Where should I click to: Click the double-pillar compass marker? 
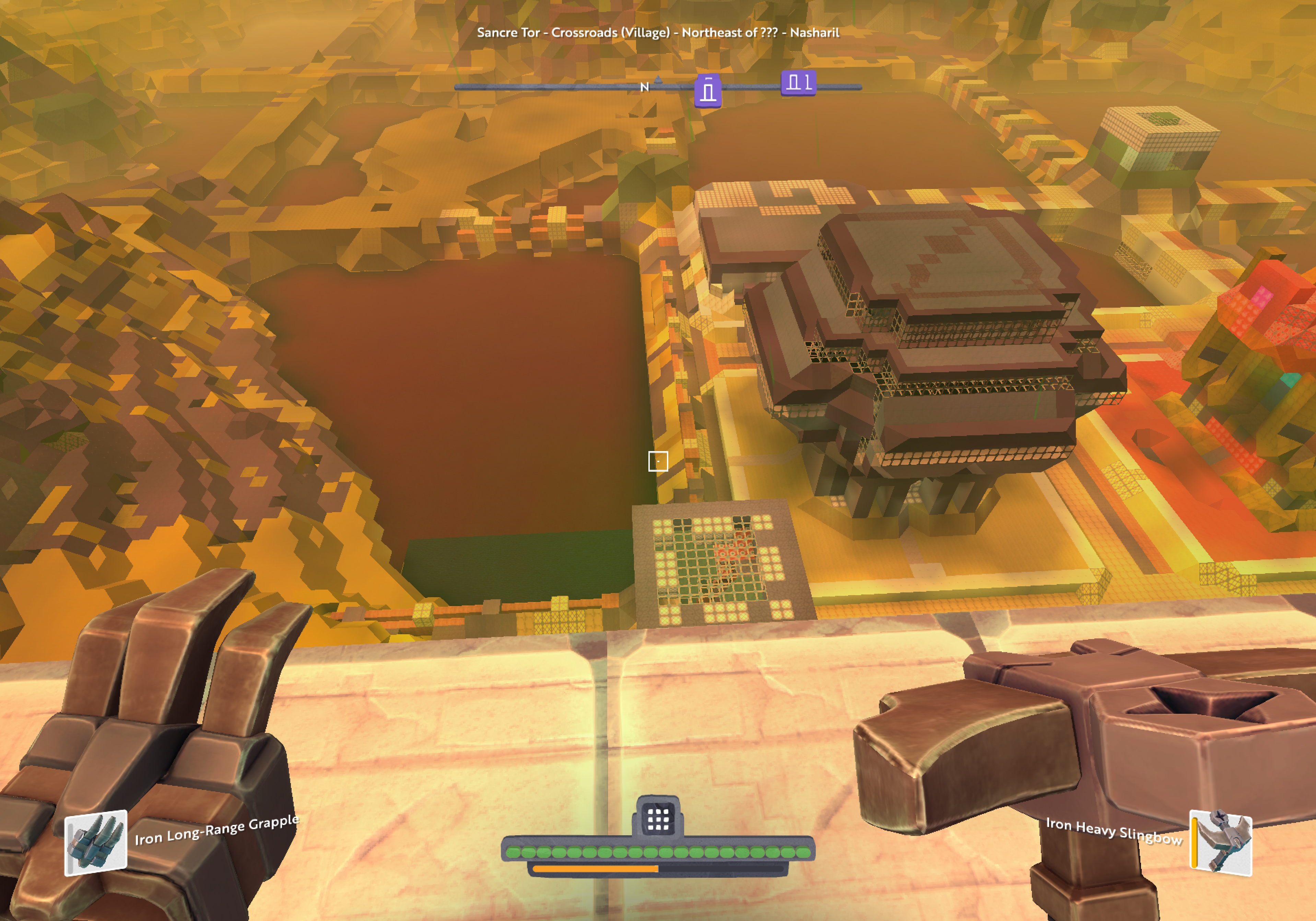point(798,83)
